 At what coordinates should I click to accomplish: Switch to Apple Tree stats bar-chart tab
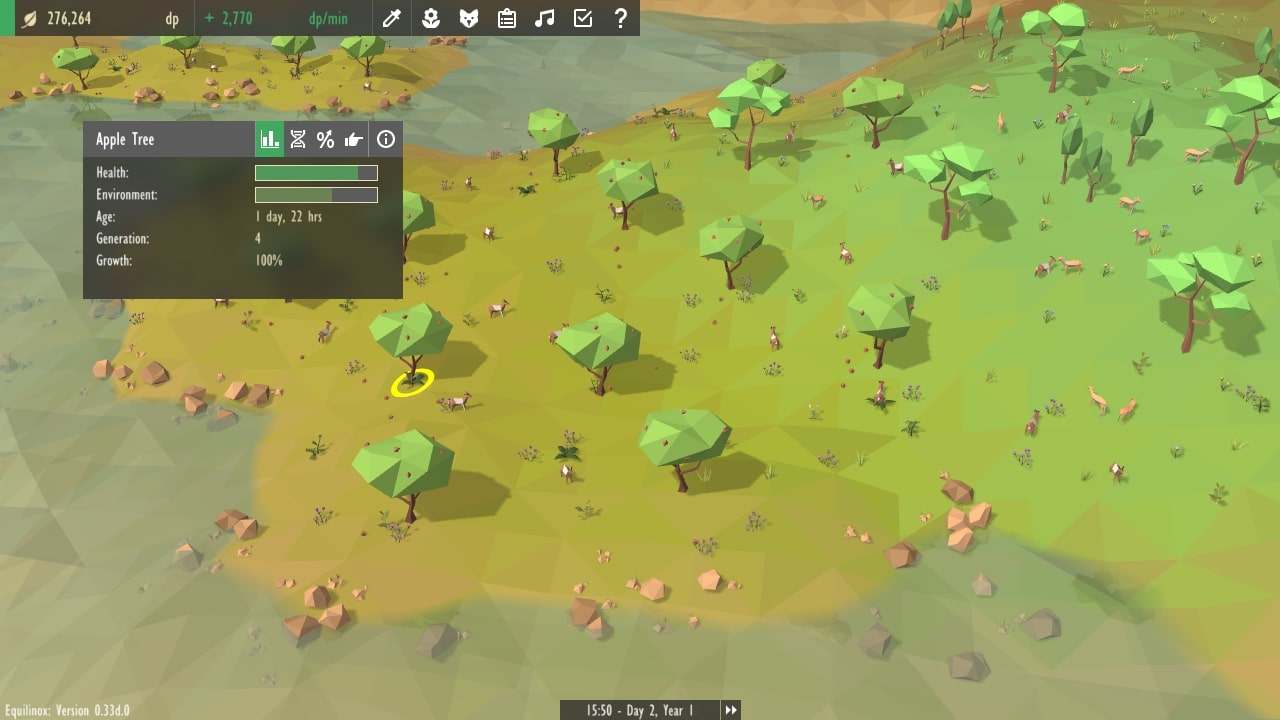(270, 139)
